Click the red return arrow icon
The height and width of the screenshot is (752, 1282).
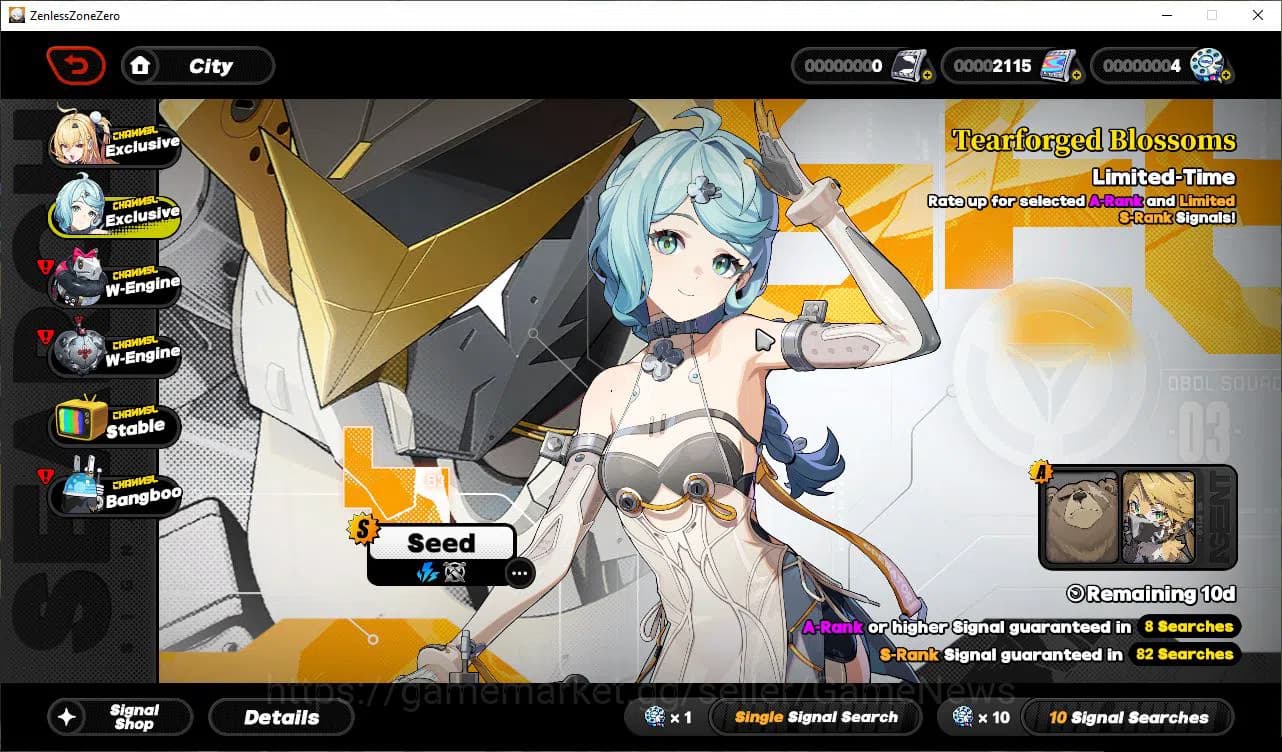point(75,65)
